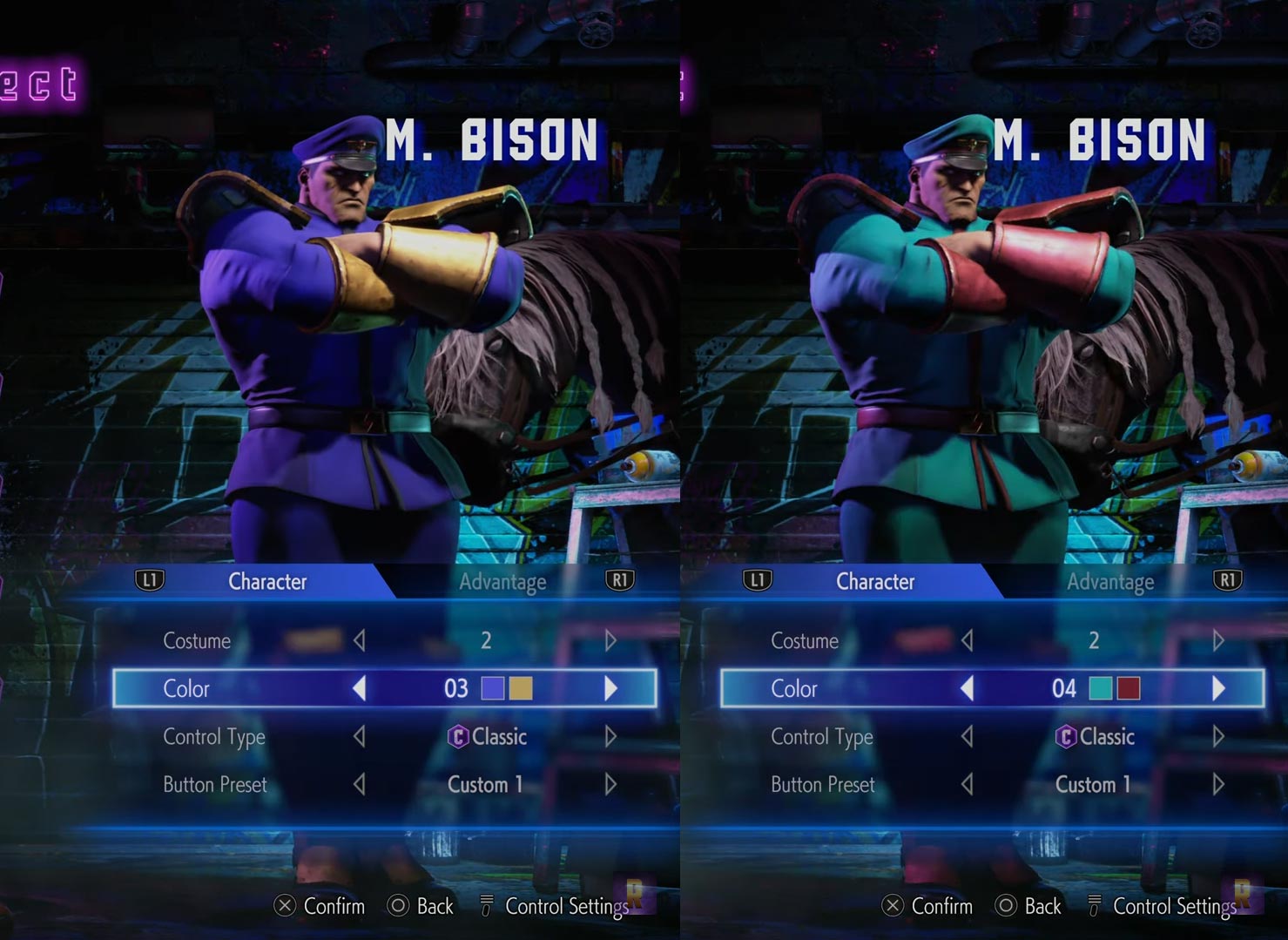Switch to the Advantage tab
Screen dimensions: 1288x940
tap(502, 581)
